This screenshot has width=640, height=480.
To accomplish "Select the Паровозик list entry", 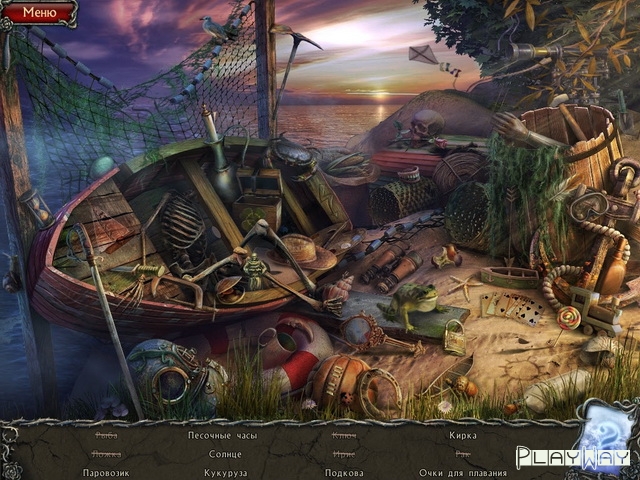I will [x=106, y=472].
